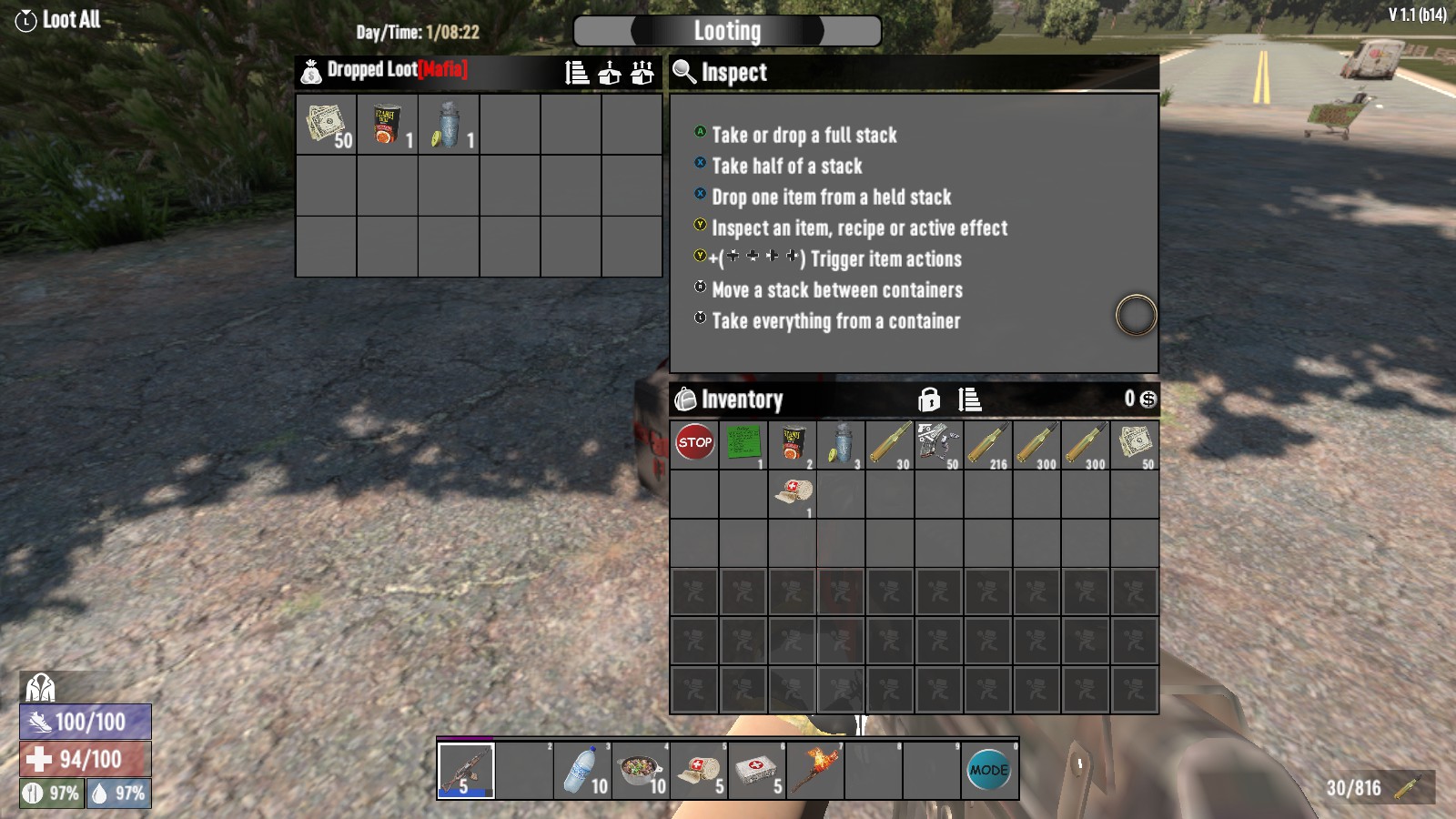Click the MODE button on the hotbar
1456x819 pixels.
989,771
